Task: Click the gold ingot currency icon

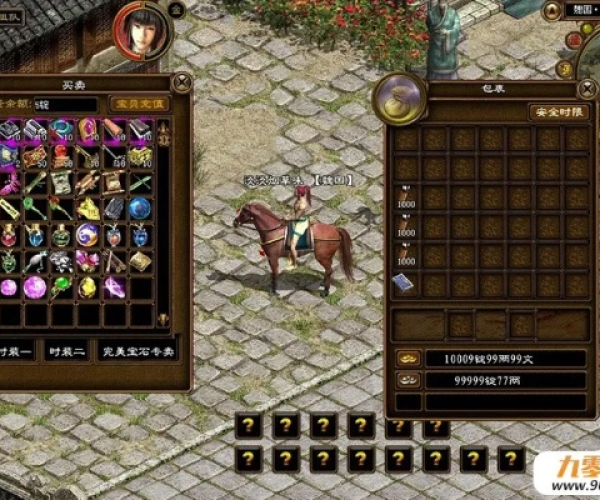Action: [x=407, y=358]
